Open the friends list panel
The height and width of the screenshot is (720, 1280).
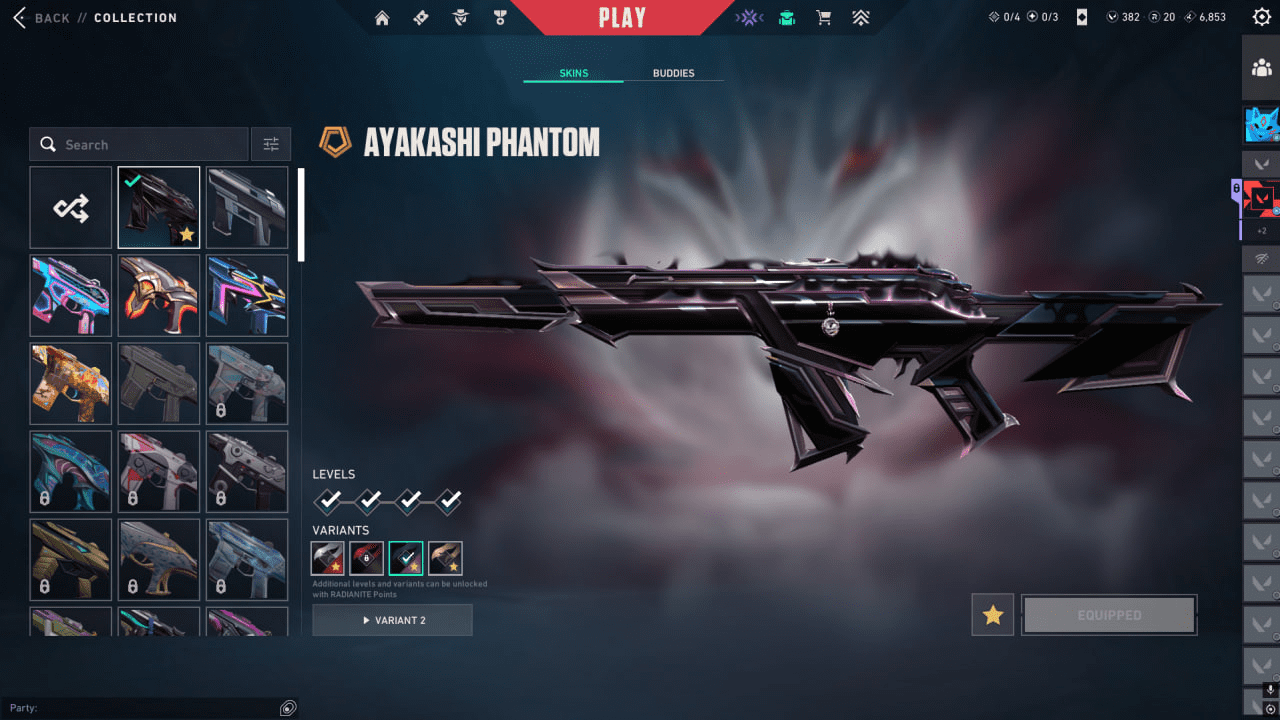[1261, 68]
